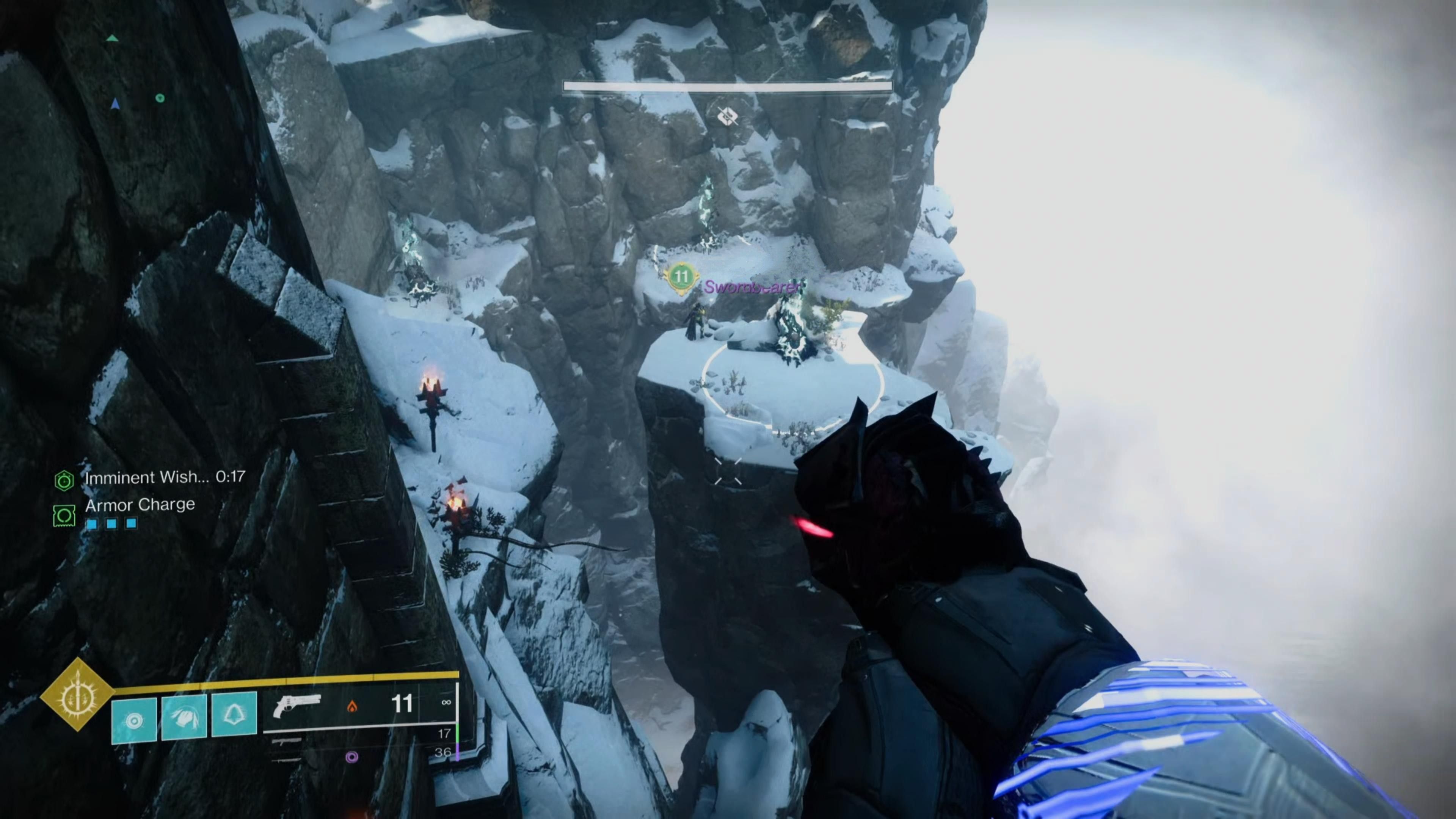Select the green level 11 player emblem
The image size is (1456, 819).
(x=682, y=277)
